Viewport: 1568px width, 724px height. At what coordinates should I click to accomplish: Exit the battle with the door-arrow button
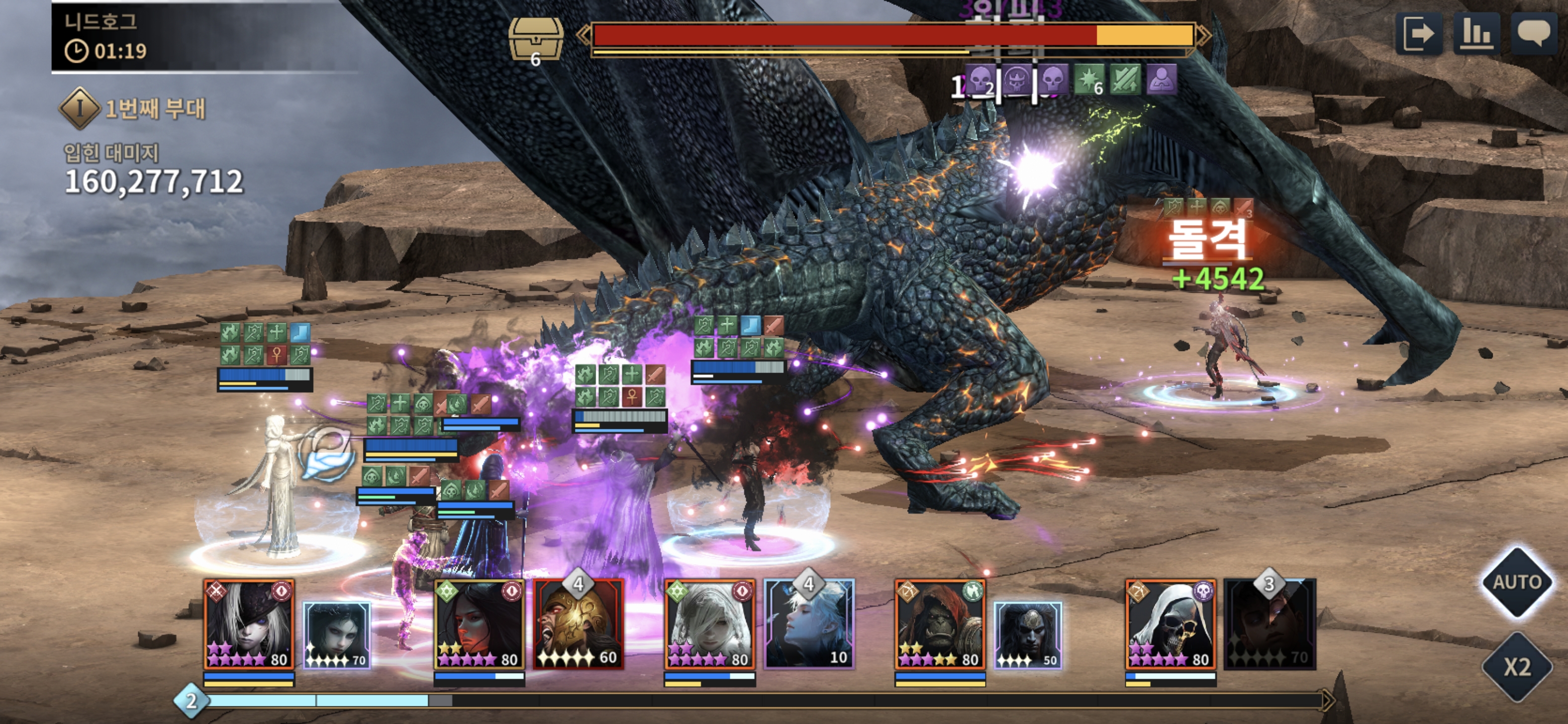point(1418,34)
